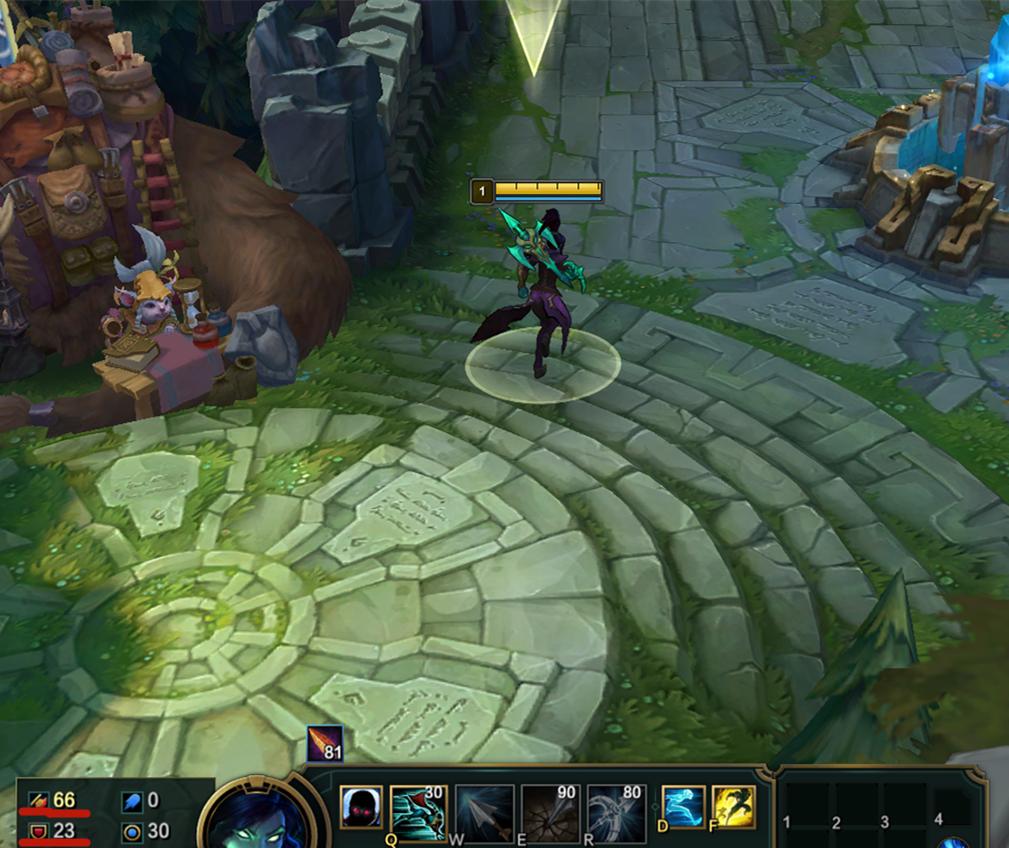The width and height of the screenshot is (1009, 848).
Task: Activate the E ability Rend
Action: point(551,811)
